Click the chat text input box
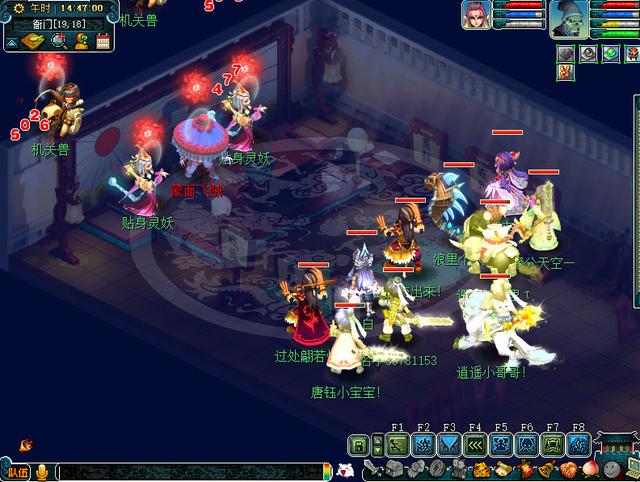This screenshot has height=482, width=640. tap(190, 471)
